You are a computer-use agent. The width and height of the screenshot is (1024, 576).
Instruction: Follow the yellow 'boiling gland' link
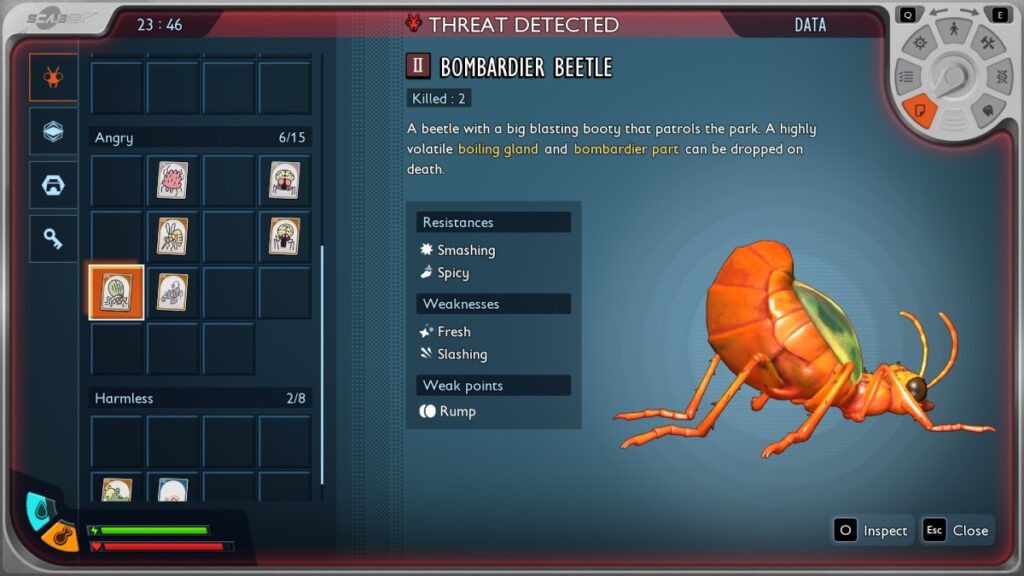click(498, 149)
